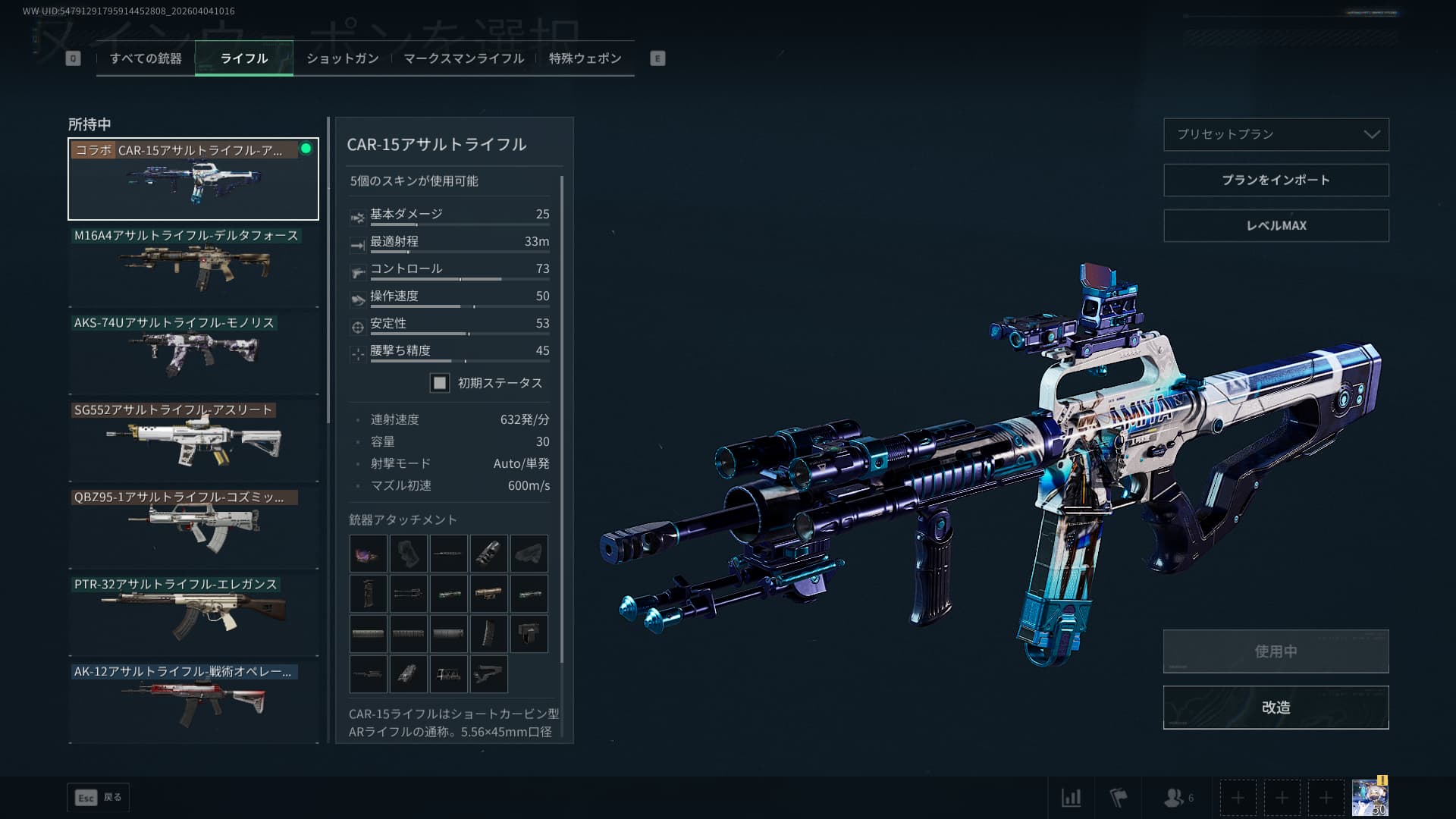Open the プリセットプラン dropdown

tap(1276, 134)
